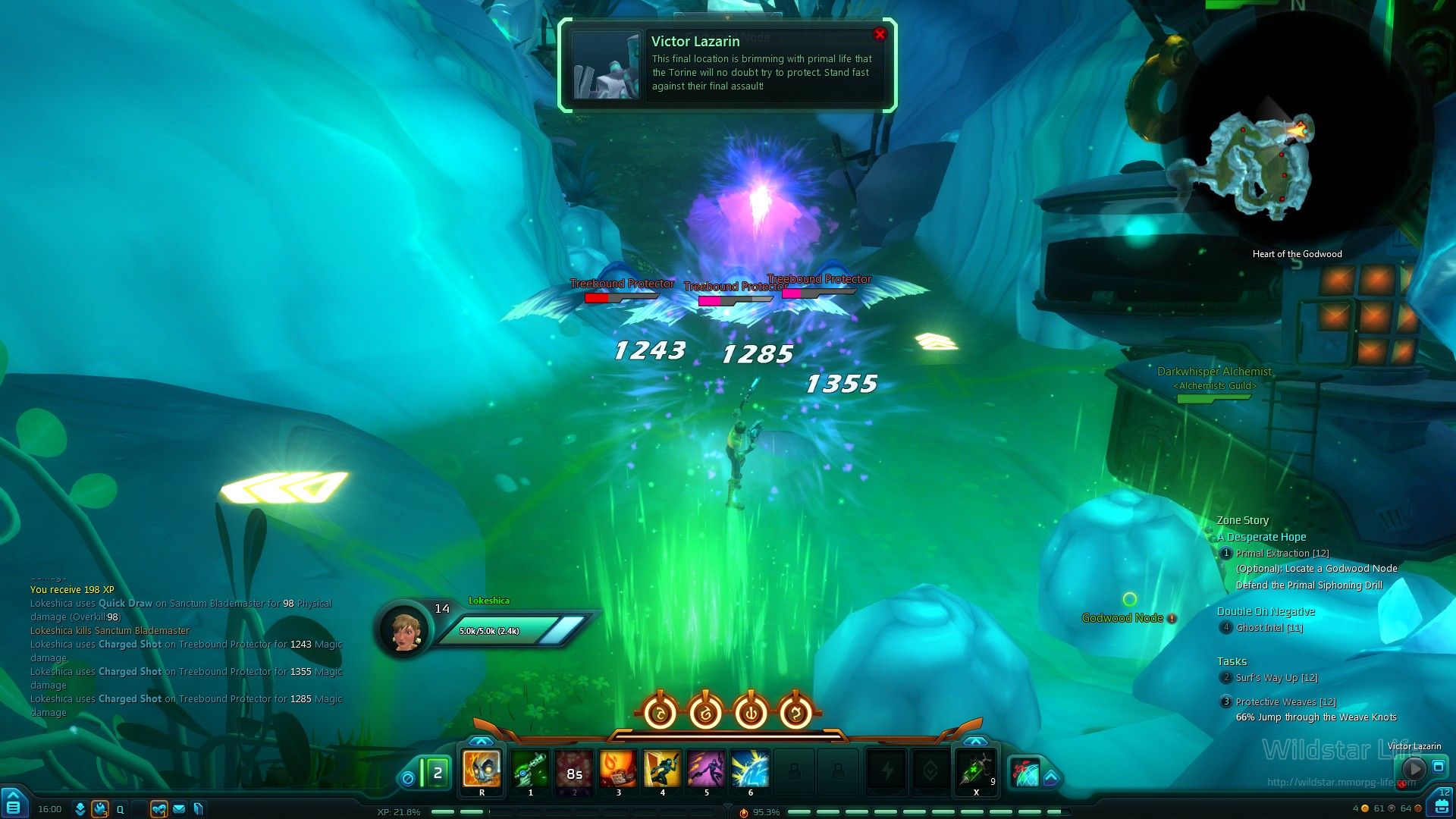
Task: Play the Victor Lazarin communicator message
Action: click(x=1414, y=769)
